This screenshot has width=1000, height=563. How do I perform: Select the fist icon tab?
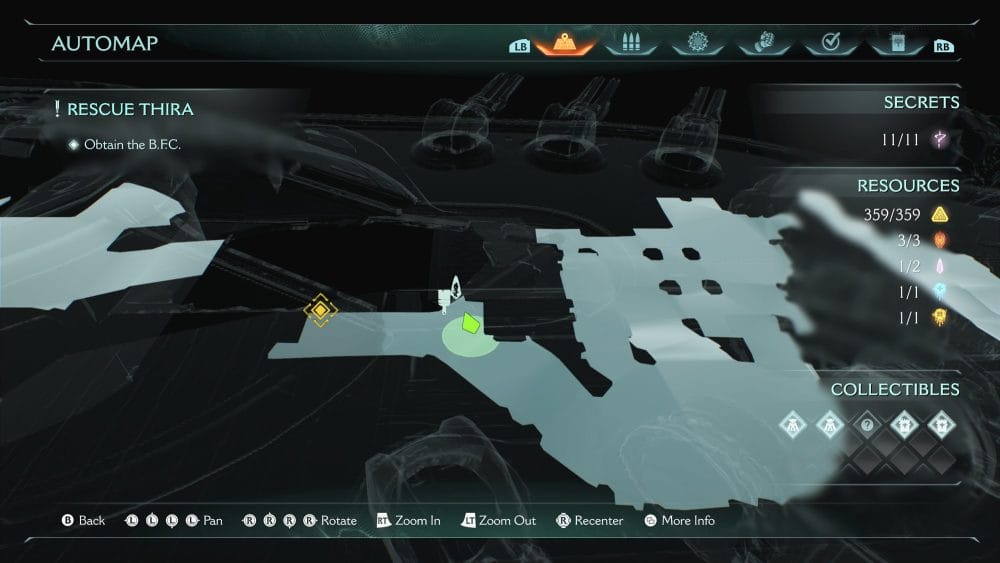tap(762, 43)
